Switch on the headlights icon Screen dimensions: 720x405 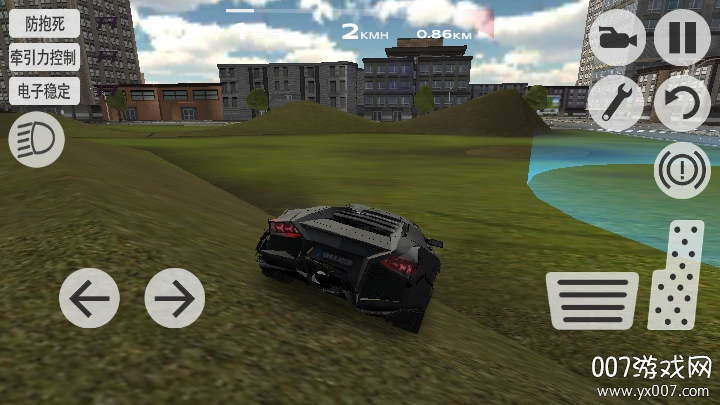pyautogui.click(x=36, y=140)
